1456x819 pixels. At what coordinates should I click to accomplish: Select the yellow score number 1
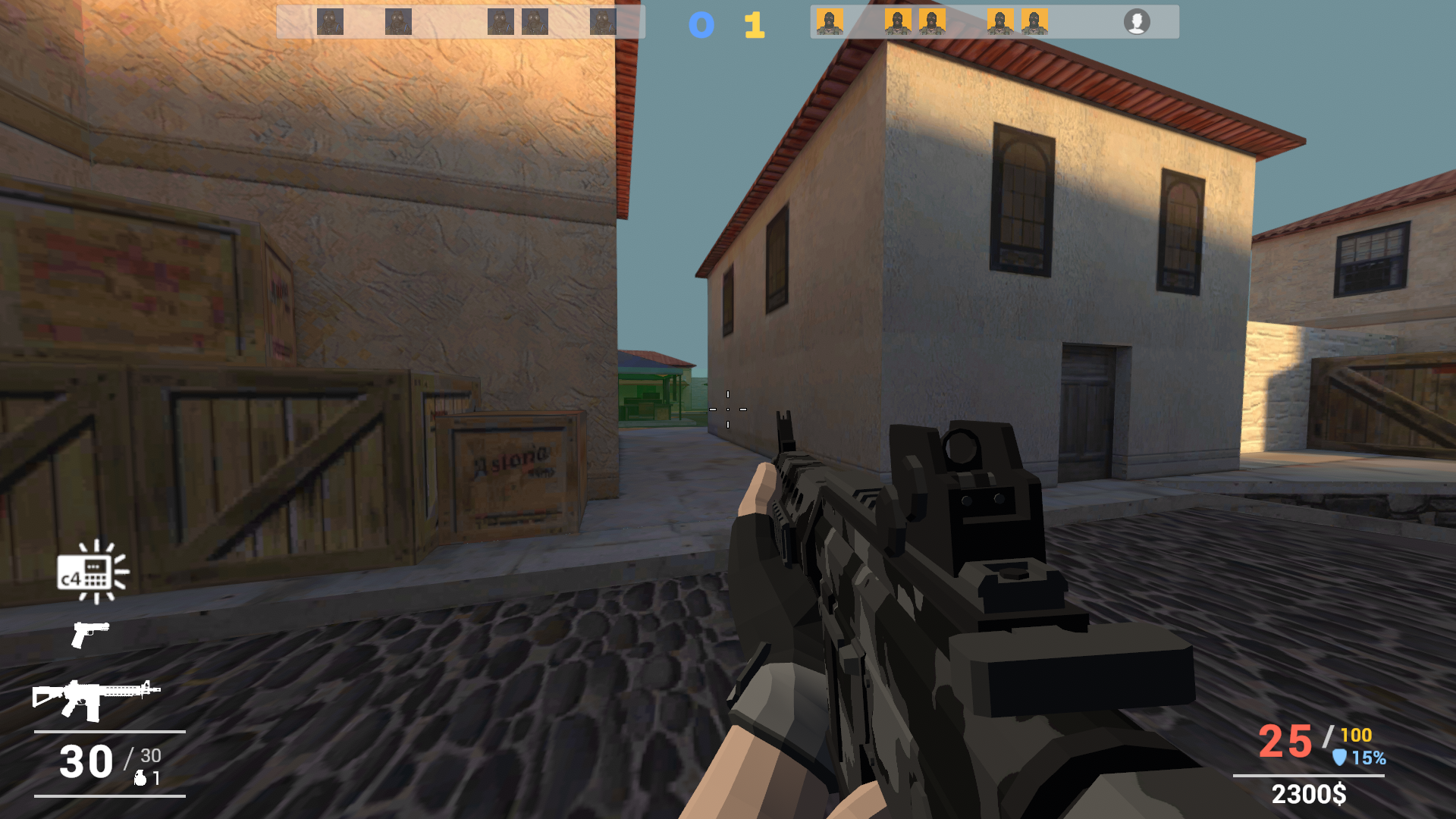pyautogui.click(x=753, y=24)
